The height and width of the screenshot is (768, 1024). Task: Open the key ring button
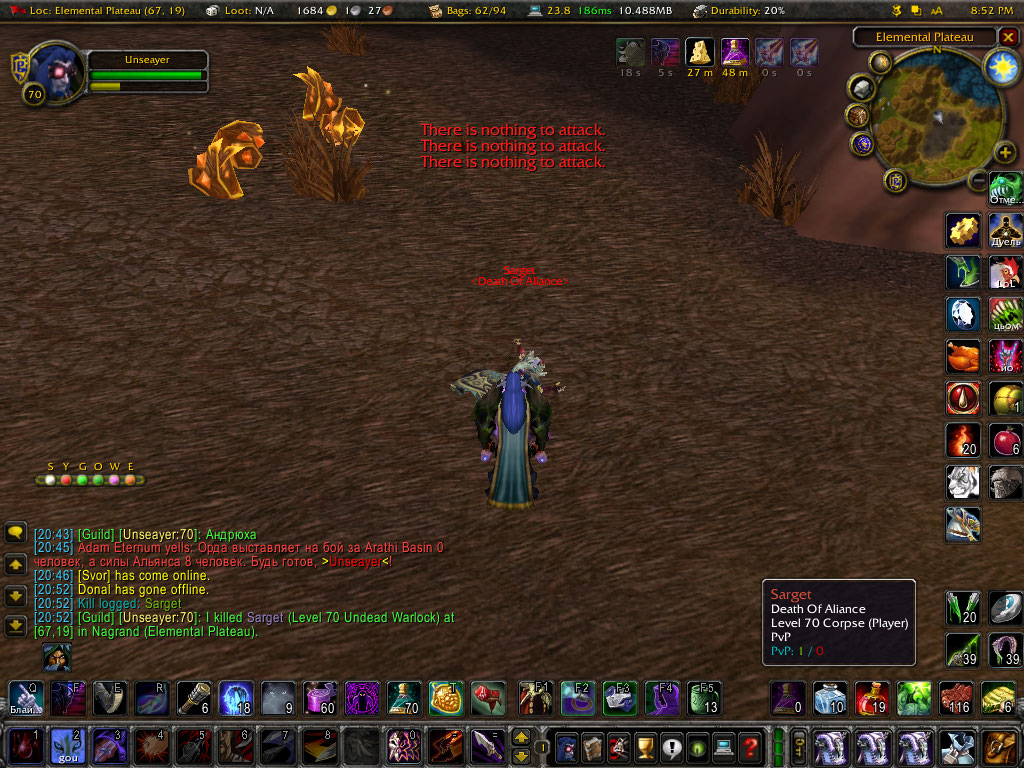click(800, 746)
